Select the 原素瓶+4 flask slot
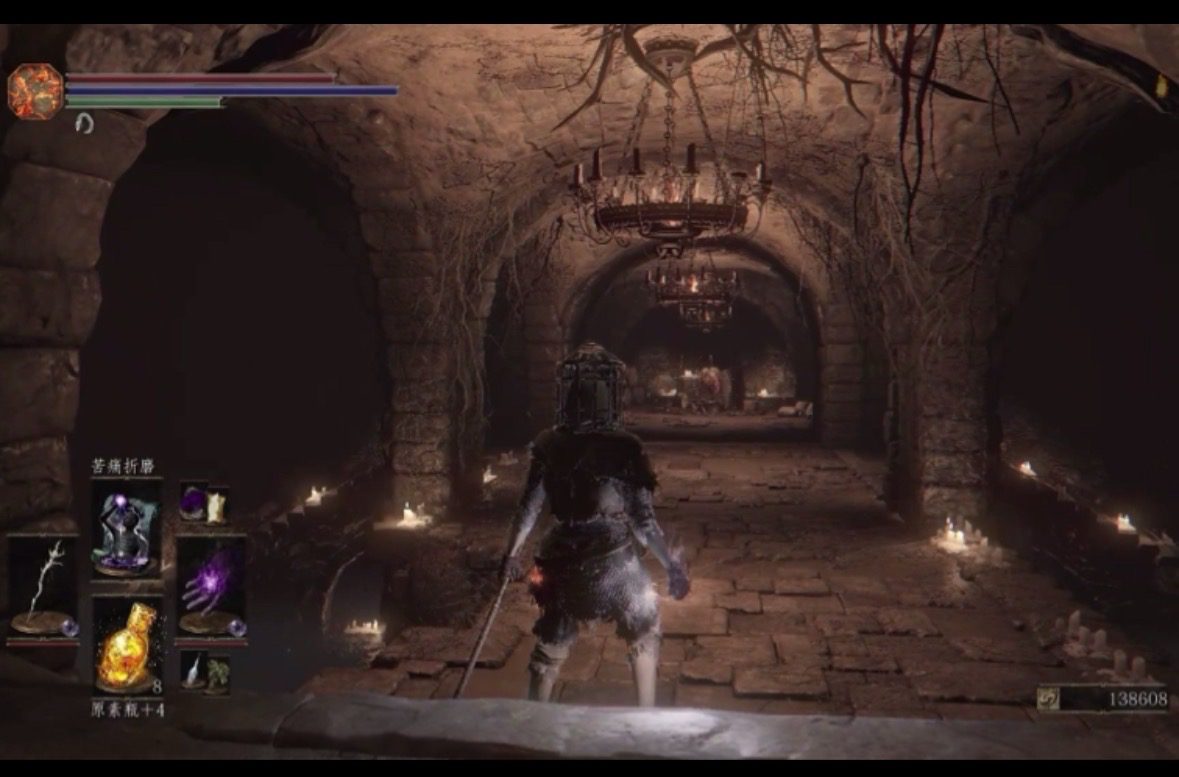The width and height of the screenshot is (1179, 777). click(127, 646)
